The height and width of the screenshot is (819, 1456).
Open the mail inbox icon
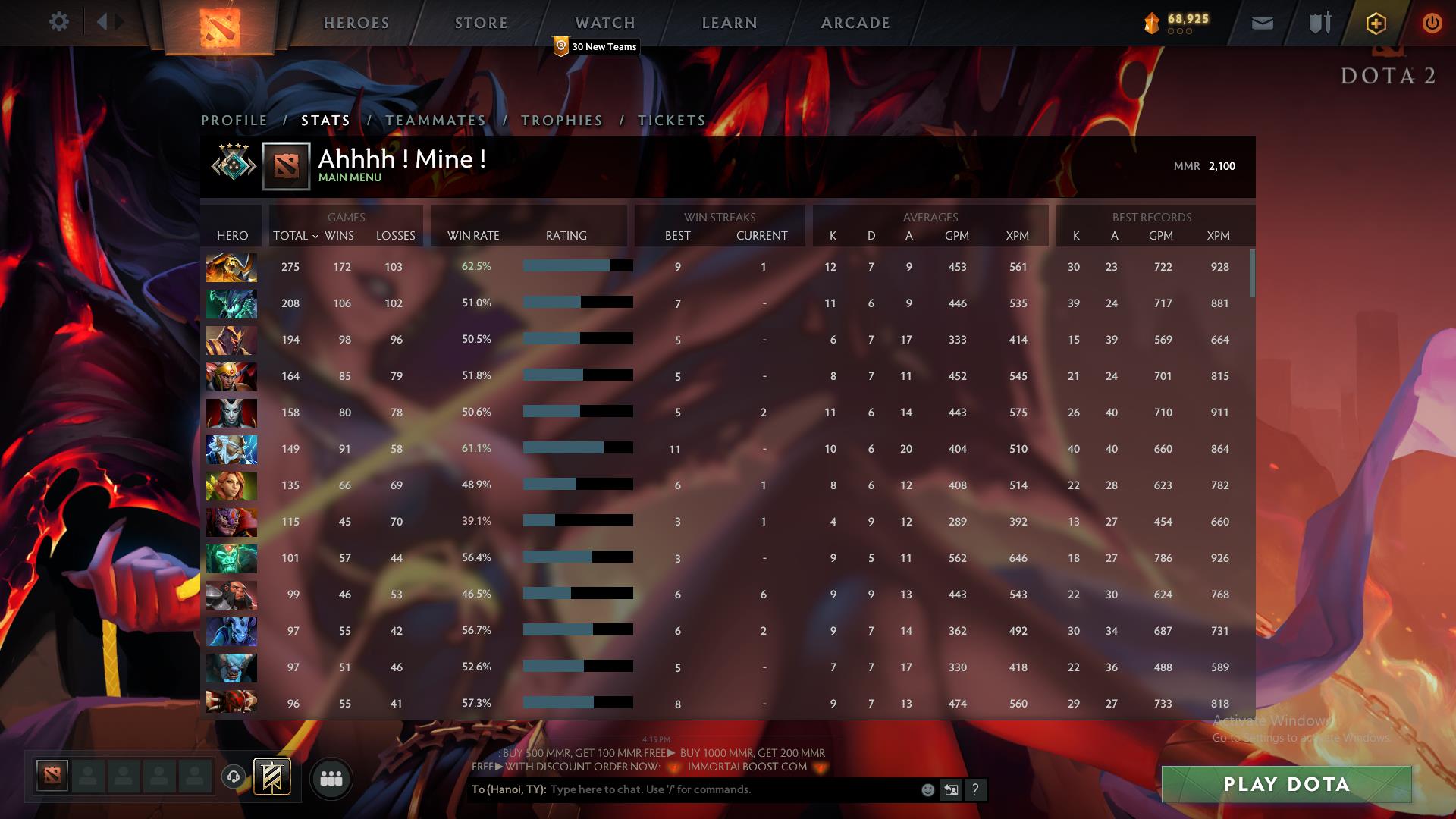click(1261, 23)
